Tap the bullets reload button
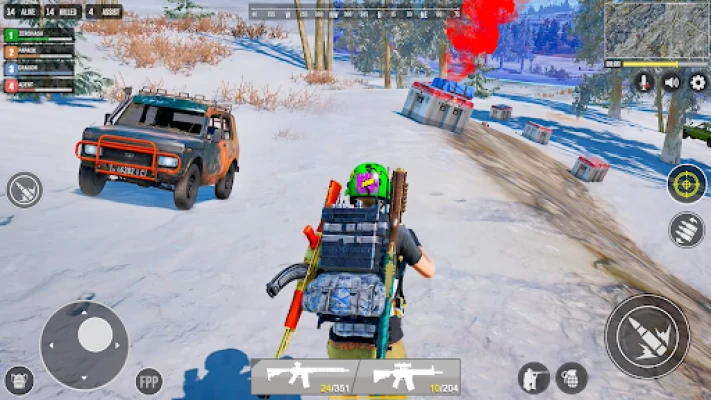Image resolution: width=711 pixels, height=400 pixels. pyautogui.click(x=686, y=229)
